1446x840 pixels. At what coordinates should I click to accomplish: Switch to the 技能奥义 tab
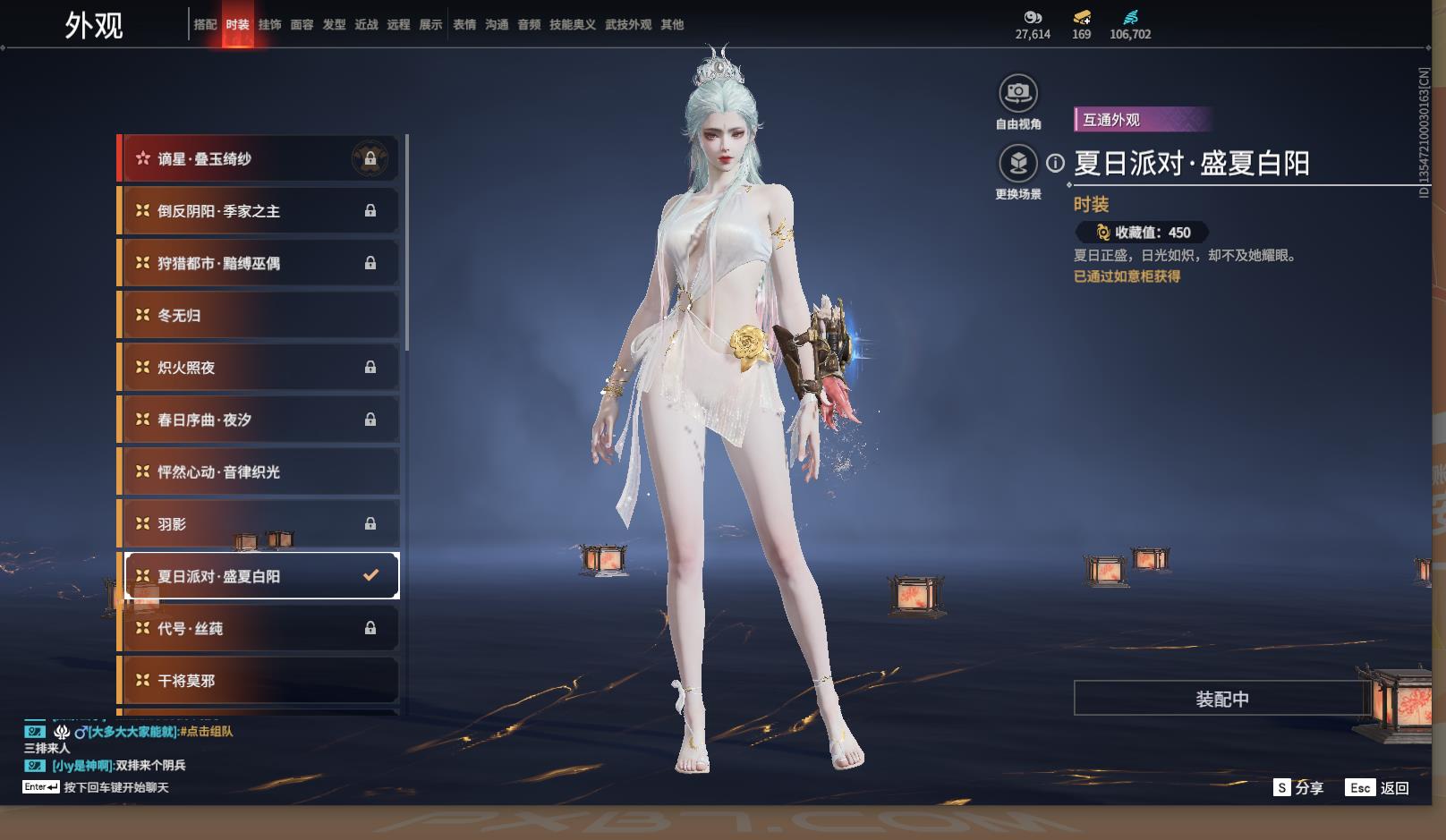(x=572, y=25)
